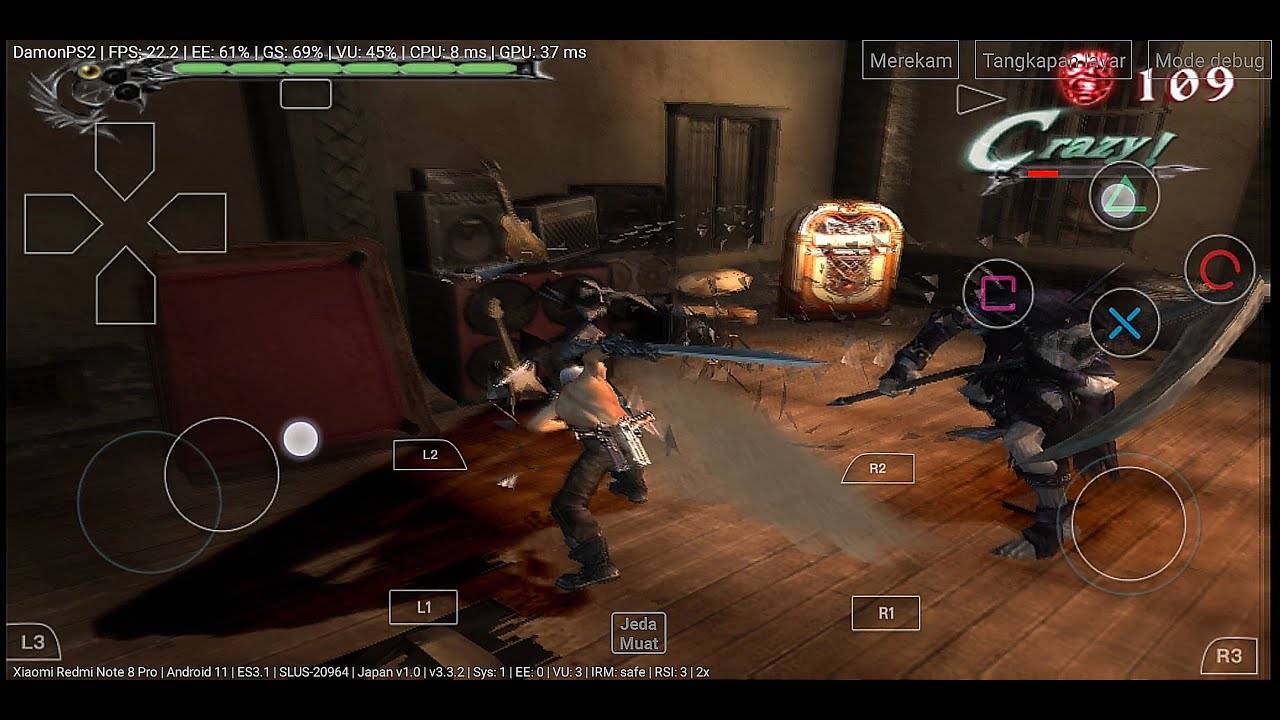Click the small empty rectangle select button
This screenshot has height=720, width=1280.
(305, 94)
